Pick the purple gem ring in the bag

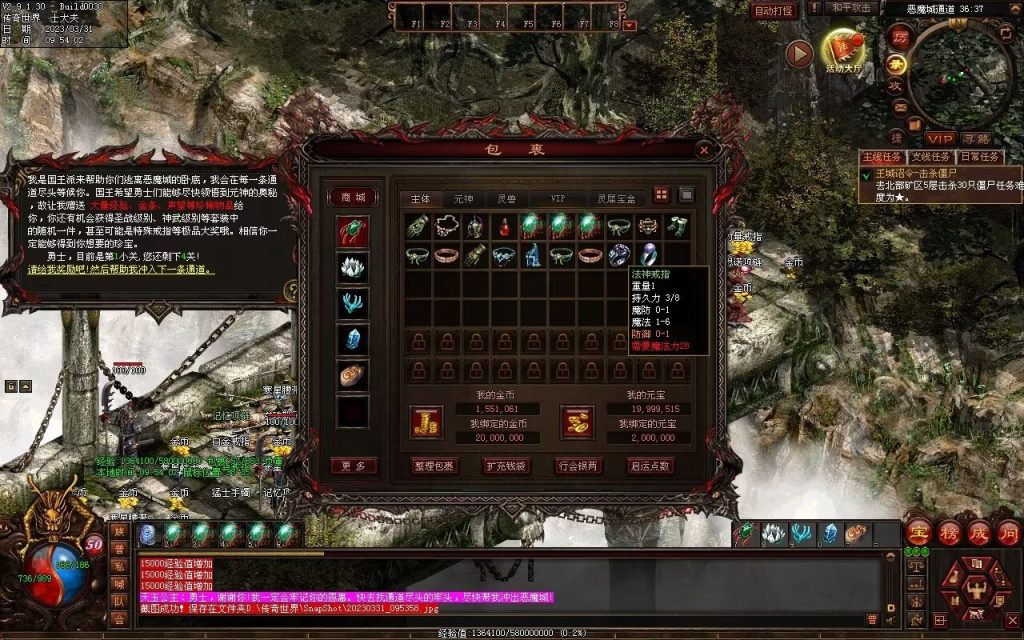tap(649, 255)
